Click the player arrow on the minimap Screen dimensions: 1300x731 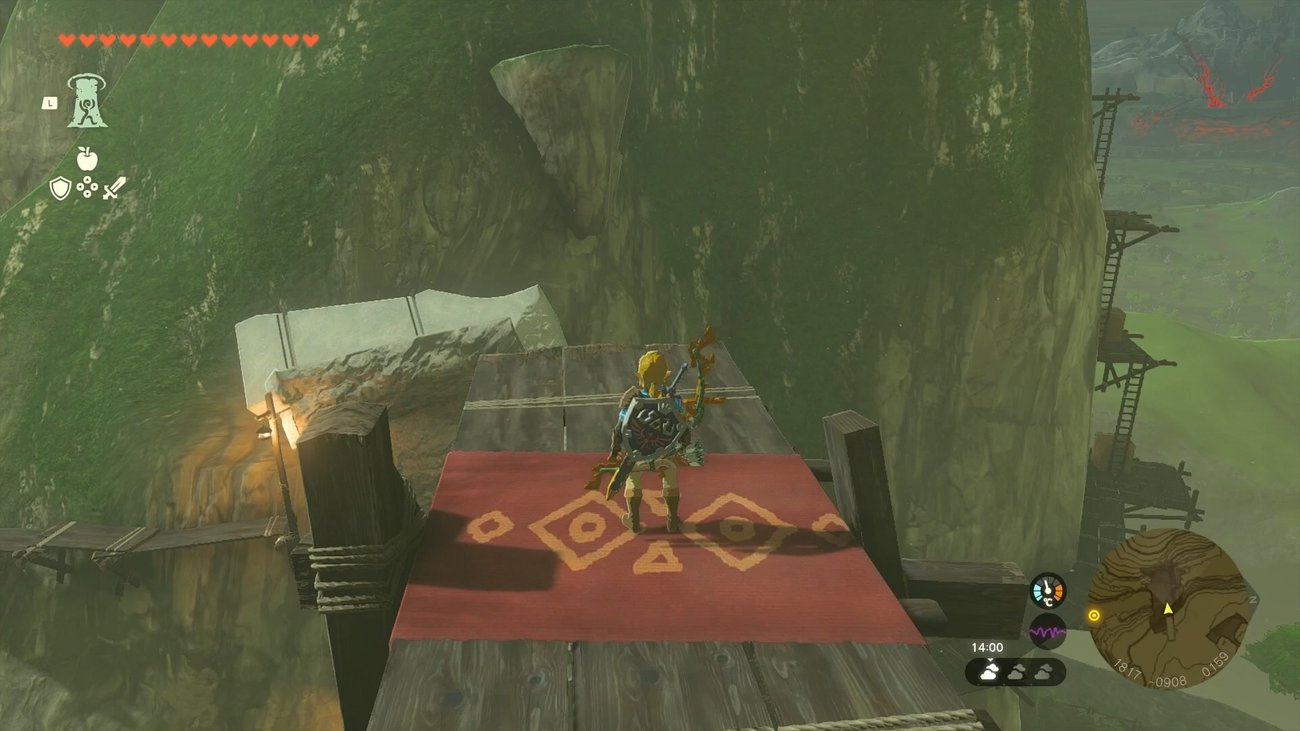click(1168, 610)
